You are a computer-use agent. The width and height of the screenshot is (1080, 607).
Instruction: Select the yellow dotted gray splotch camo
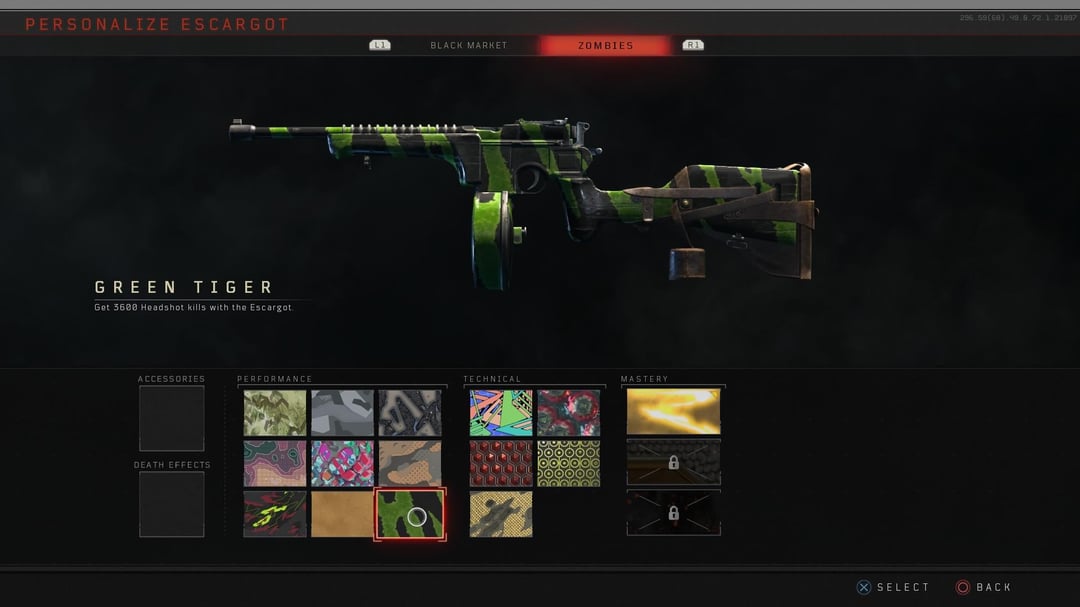point(501,514)
